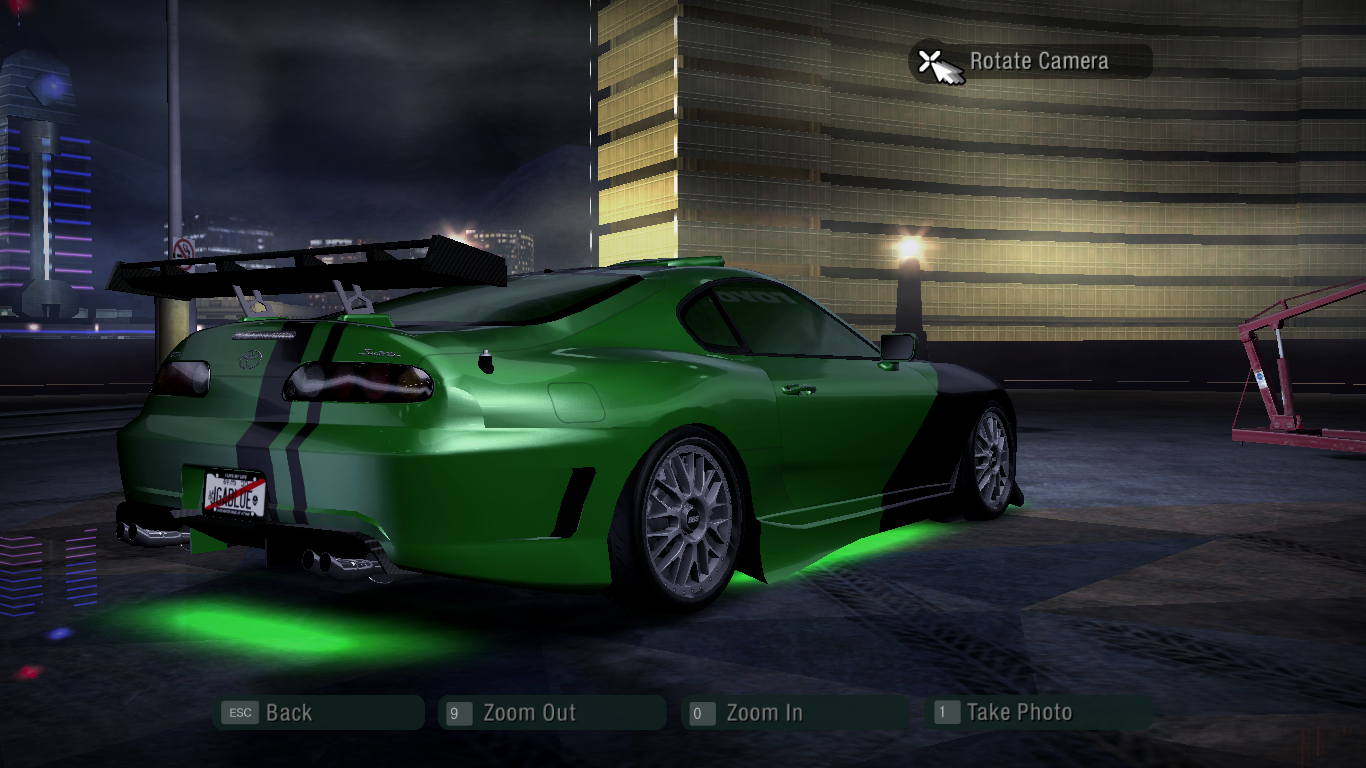Go back with the Back button
The height and width of the screenshot is (768, 1366).
318,713
